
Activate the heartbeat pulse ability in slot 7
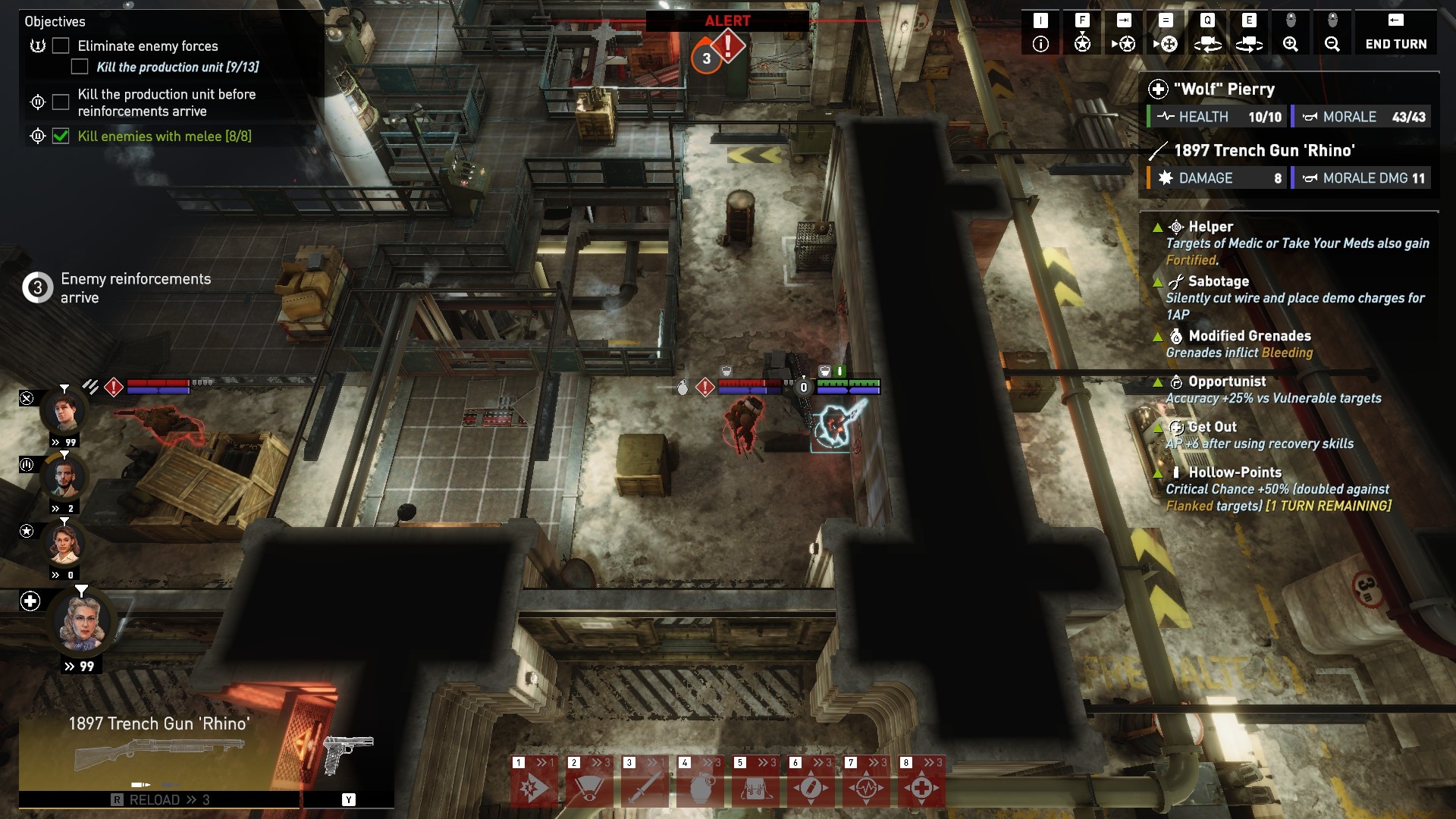[x=866, y=787]
